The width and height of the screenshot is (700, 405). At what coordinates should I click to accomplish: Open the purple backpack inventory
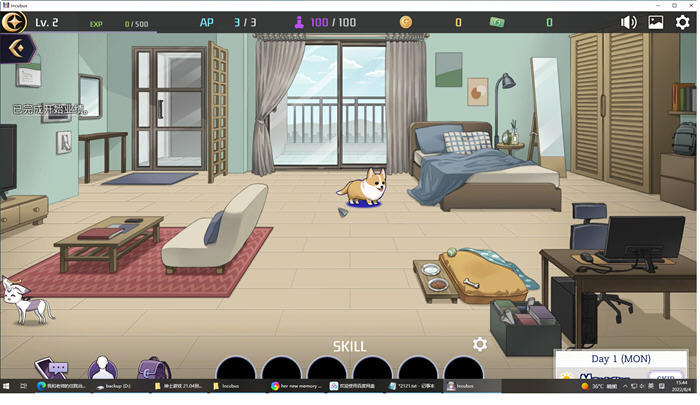152,369
